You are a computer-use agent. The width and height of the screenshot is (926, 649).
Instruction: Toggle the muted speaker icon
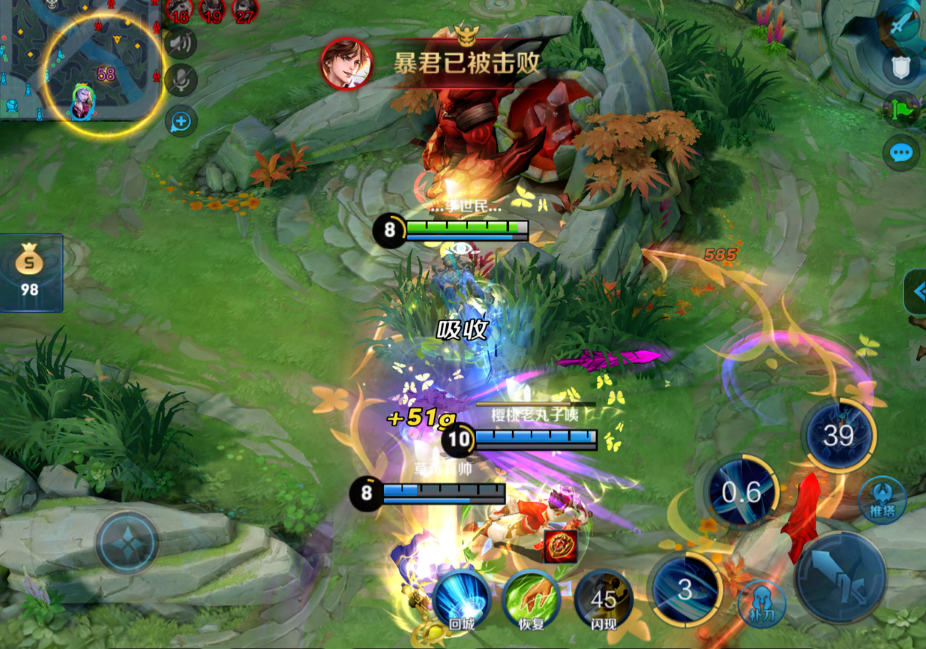tap(181, 43)
